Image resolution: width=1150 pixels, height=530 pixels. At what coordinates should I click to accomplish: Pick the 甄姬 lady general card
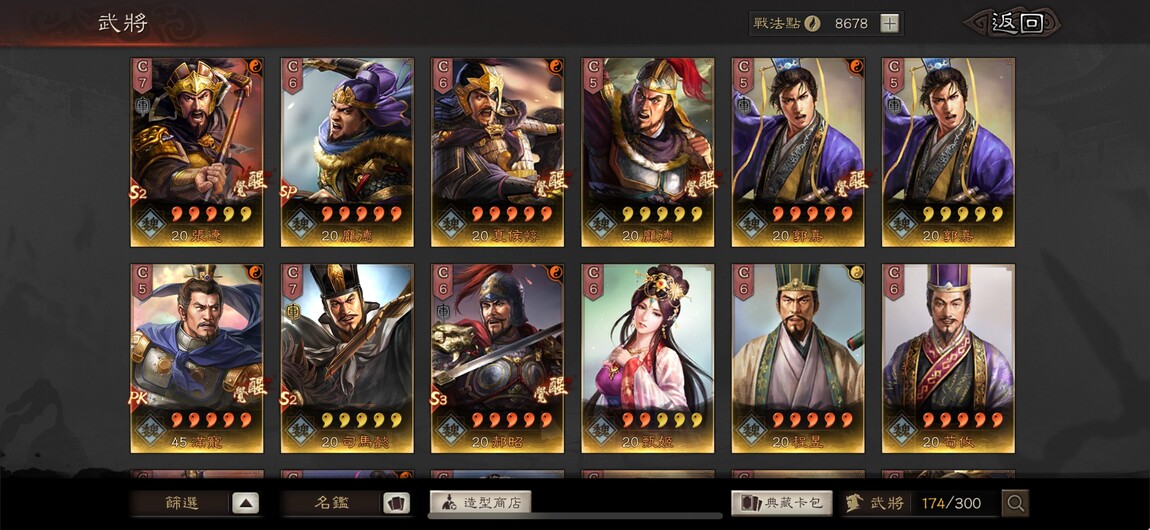click(x=647, y=358)
